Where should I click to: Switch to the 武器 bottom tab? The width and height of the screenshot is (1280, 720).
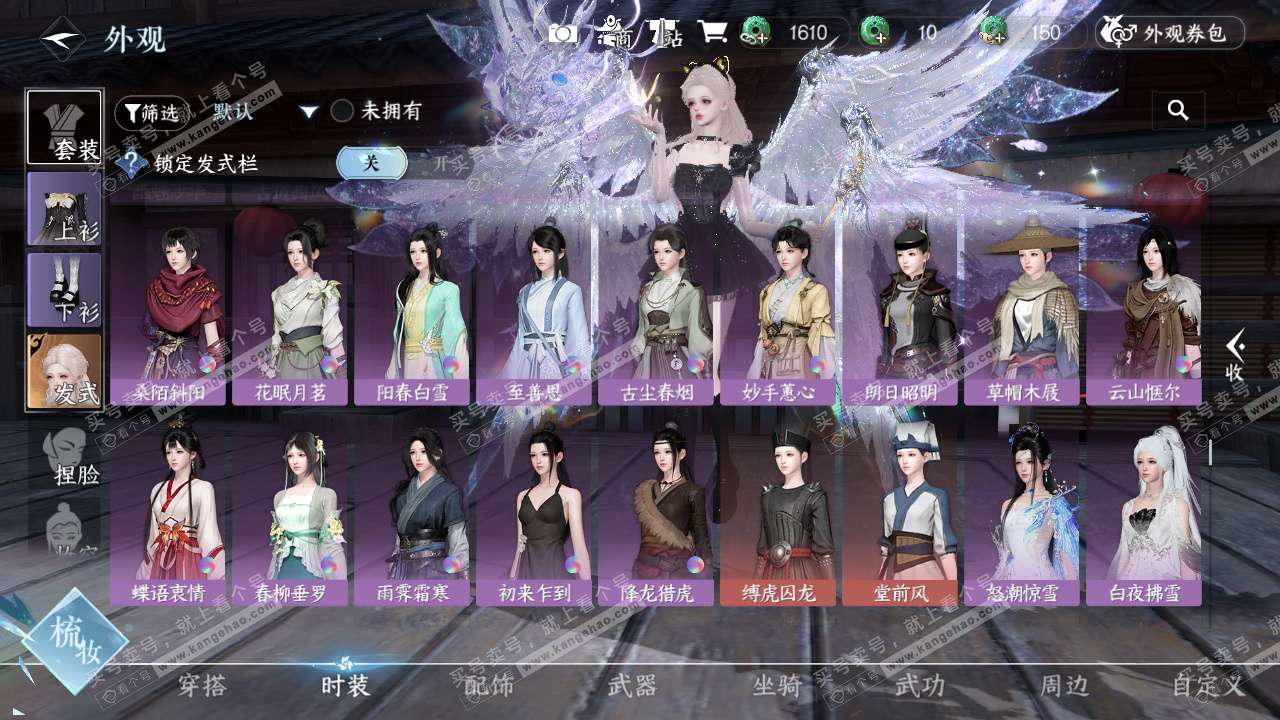632,686
